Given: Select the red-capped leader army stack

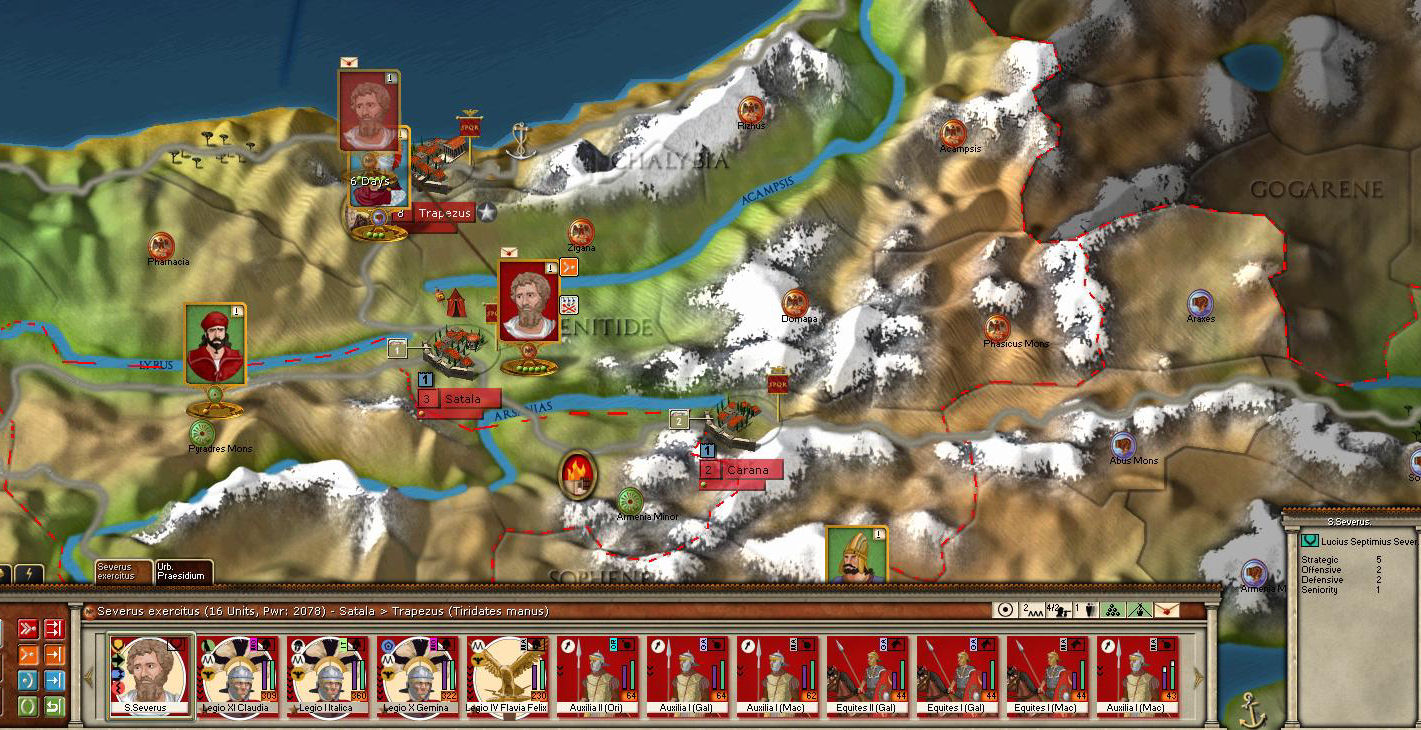Looking at the screenshot, I should click(215, 345).
